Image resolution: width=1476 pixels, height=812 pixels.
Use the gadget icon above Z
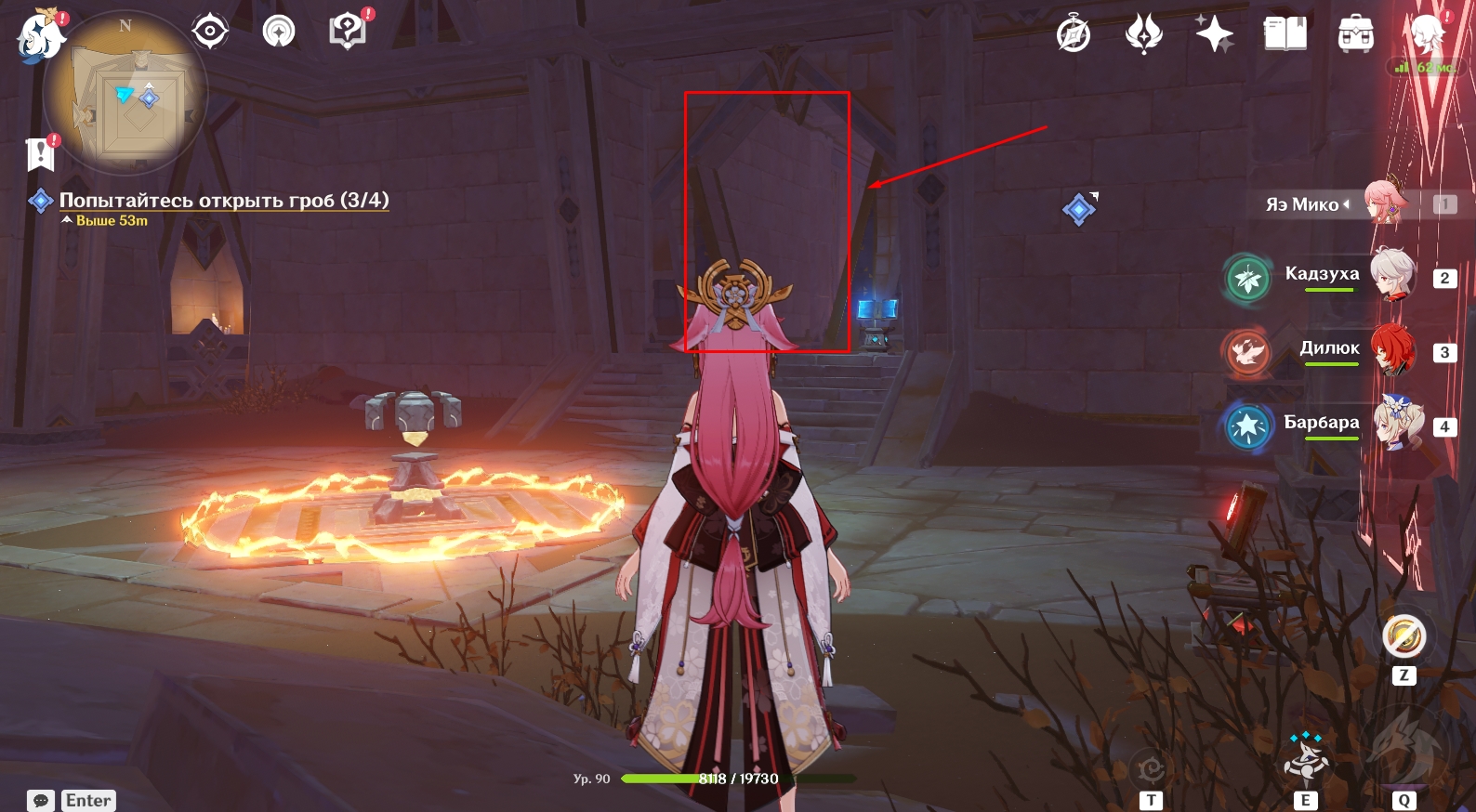coord(1404,636)
